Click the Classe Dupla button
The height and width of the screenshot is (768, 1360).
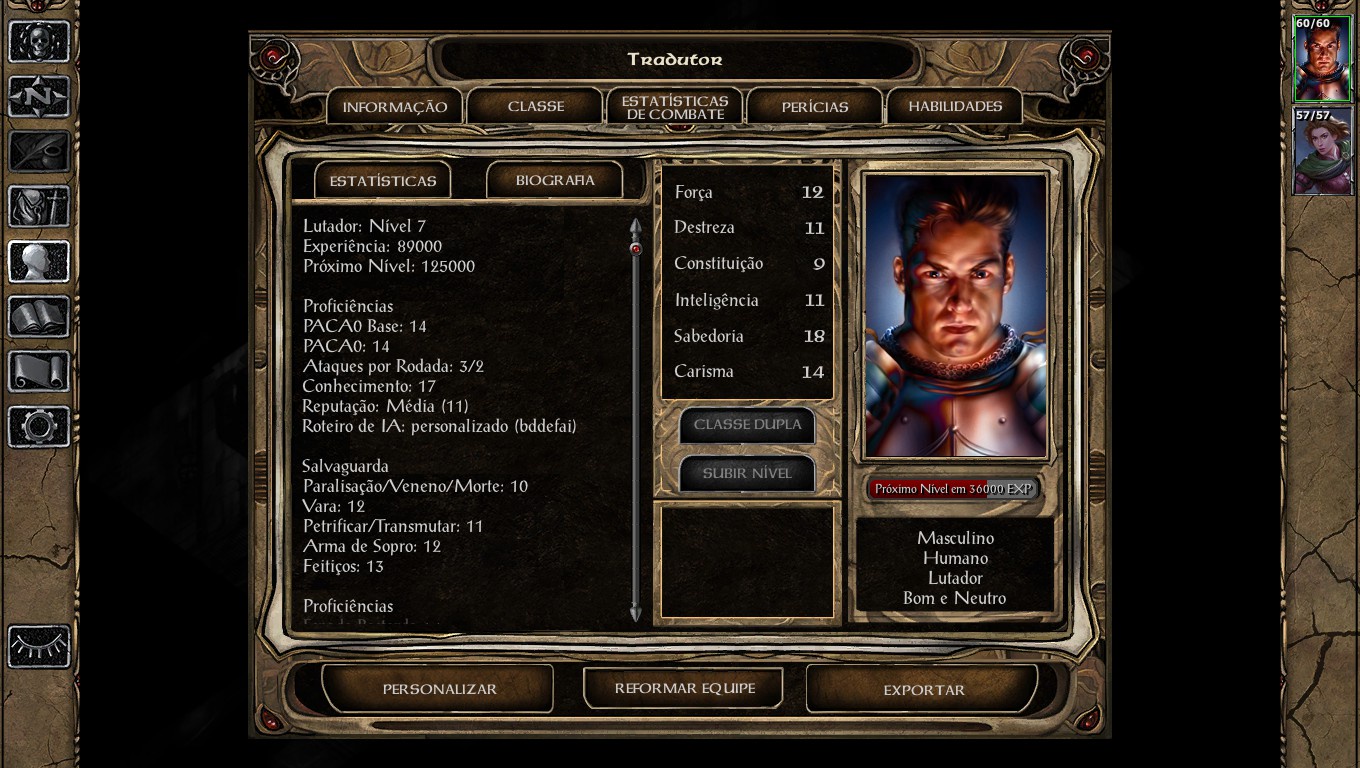(x=747, y=424)
